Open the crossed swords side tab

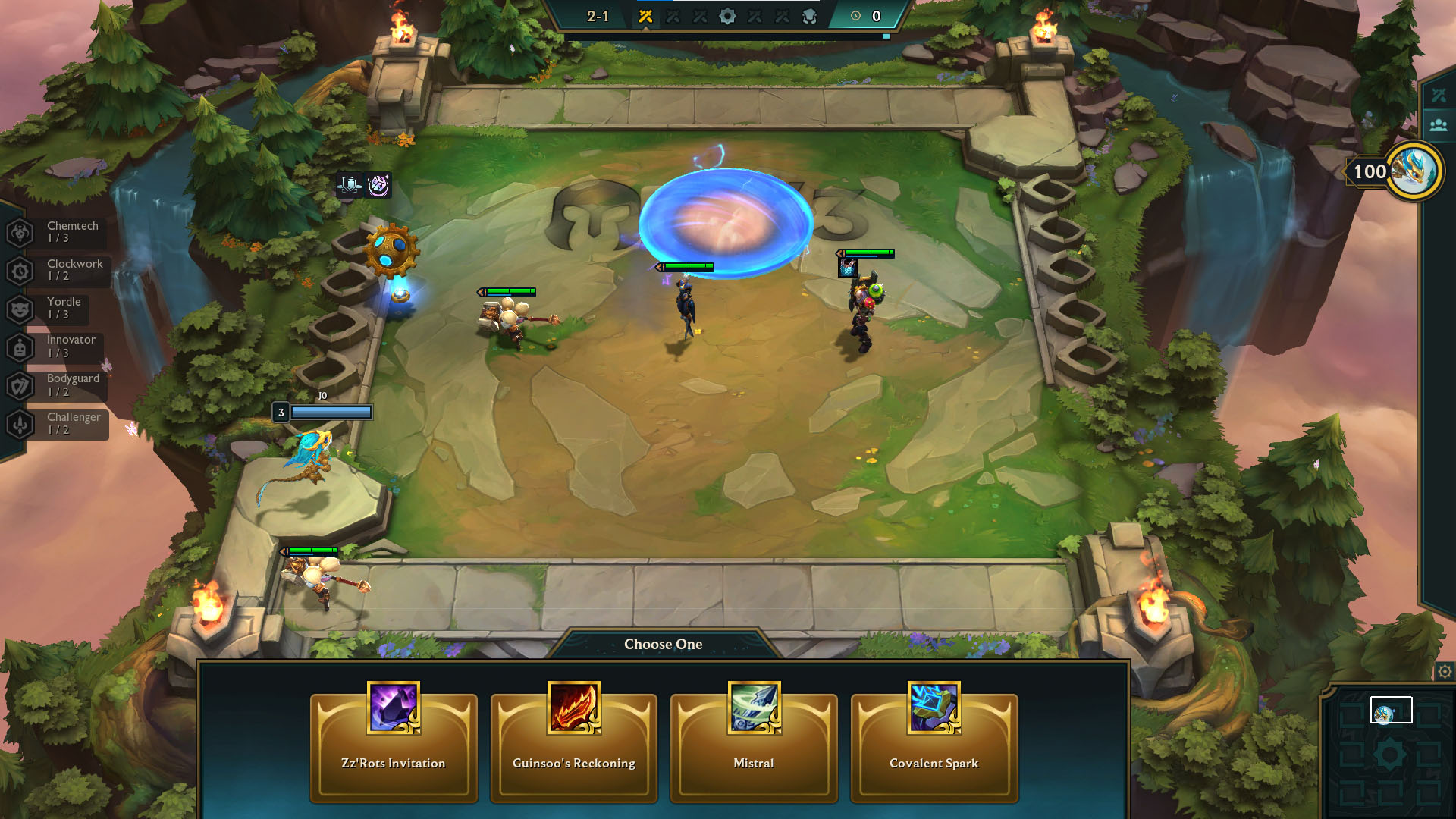[1439, 96]
